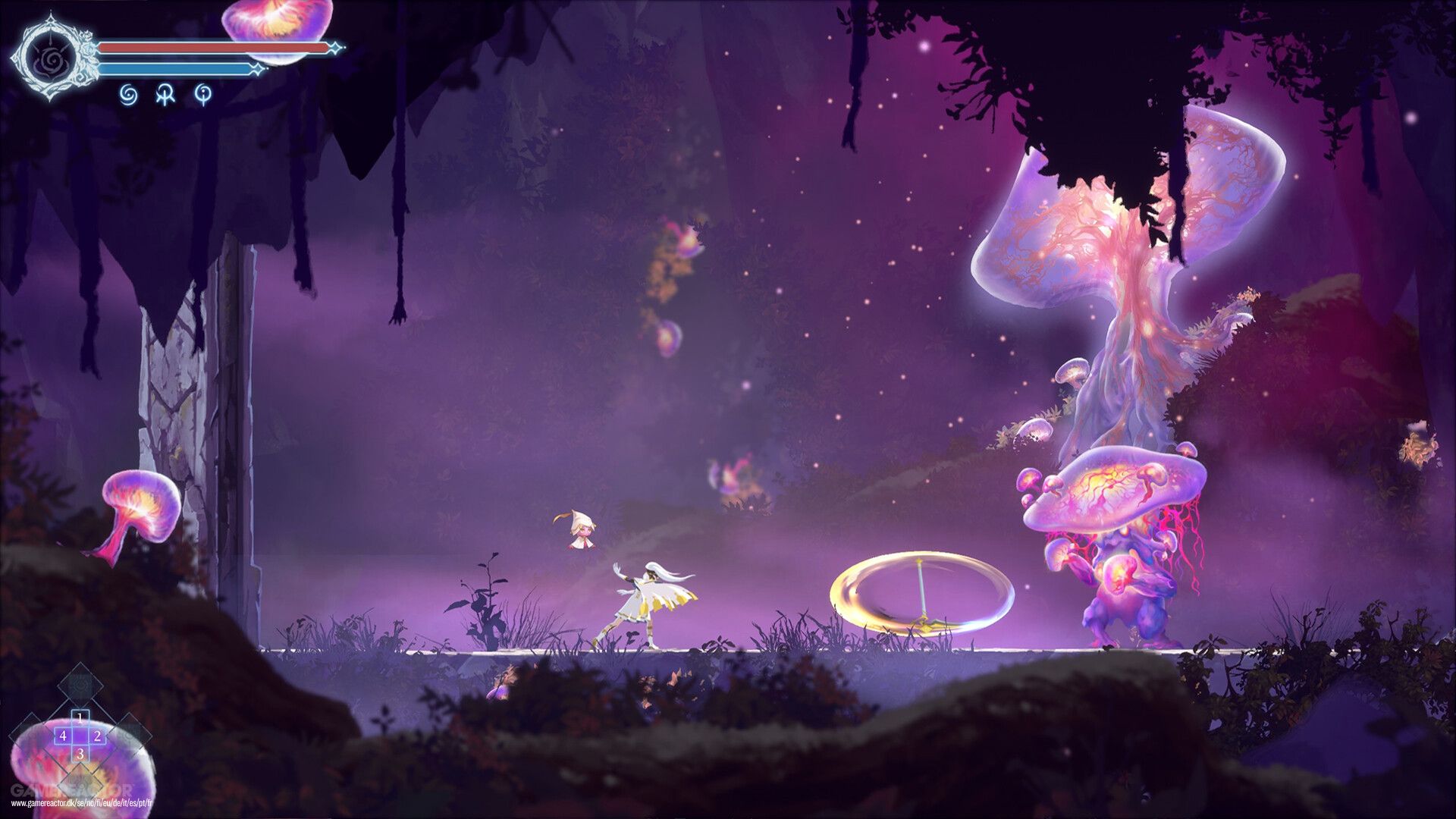Expand skill slot 4 in the selector cross
Image resolution: width=1456 pixels, height=819 pixels.
click(63, 736)
